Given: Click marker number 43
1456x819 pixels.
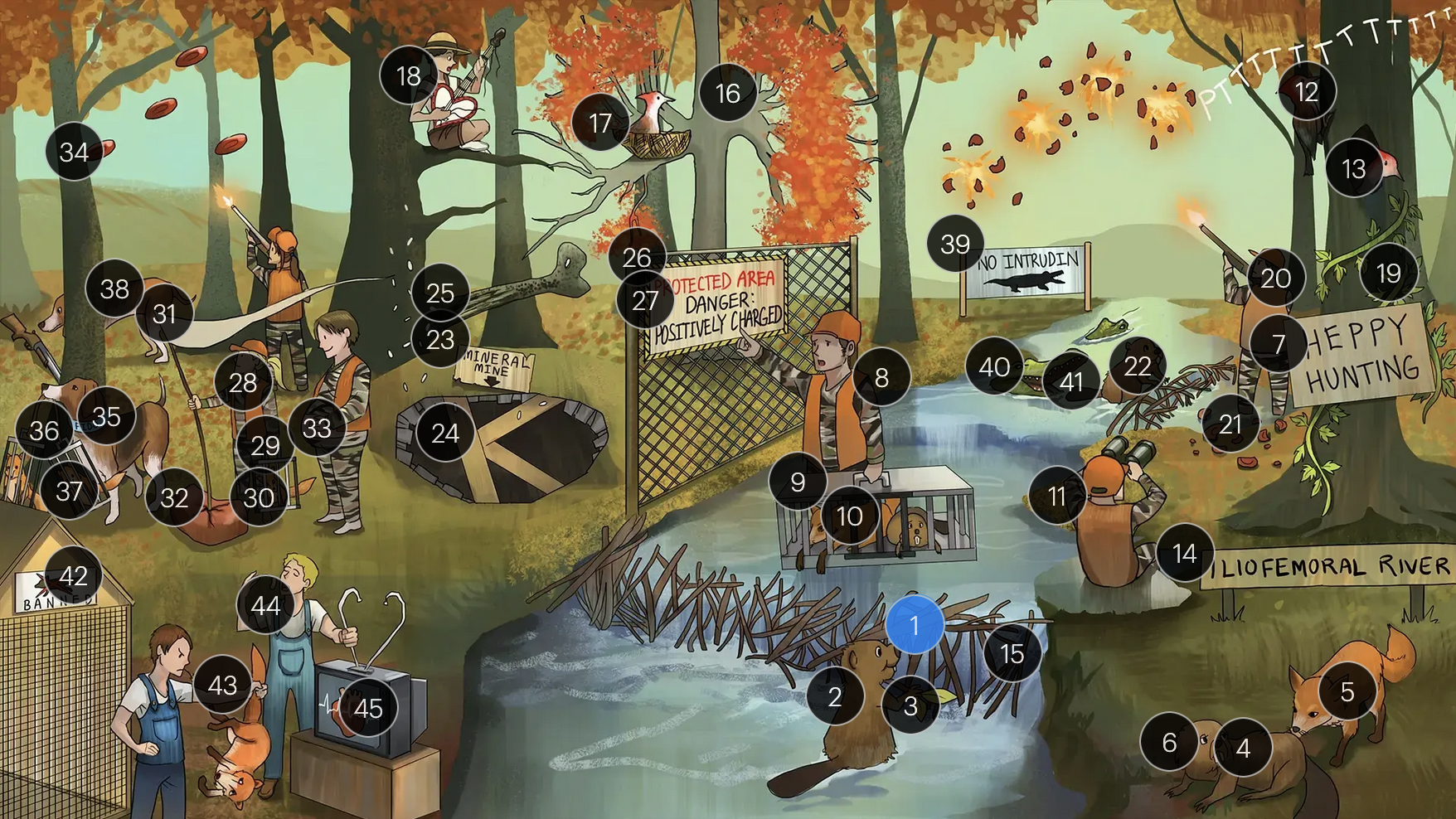Looking at the screenshot, I should [222, 685].
